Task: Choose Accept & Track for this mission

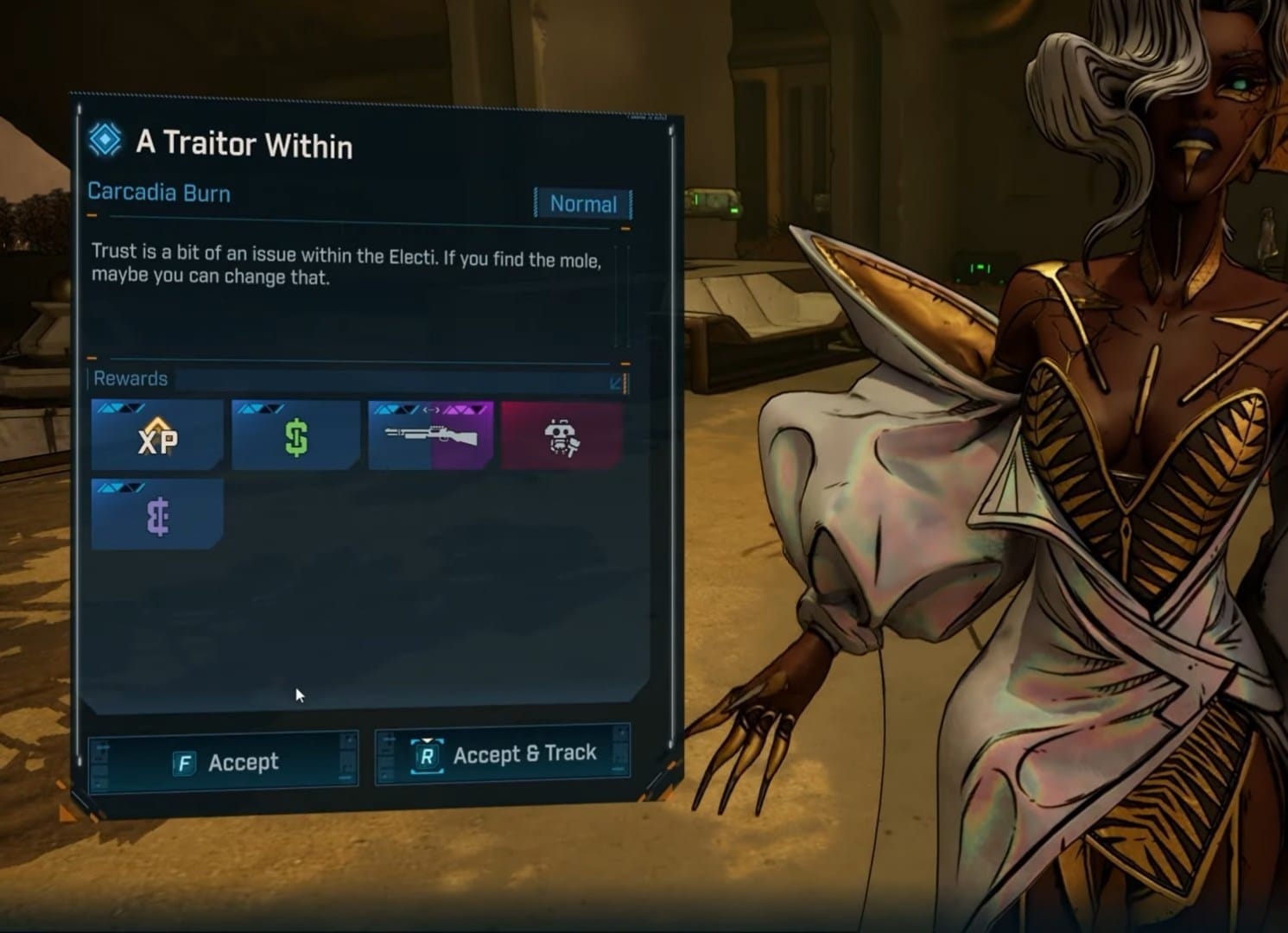Action: point(503,755)
